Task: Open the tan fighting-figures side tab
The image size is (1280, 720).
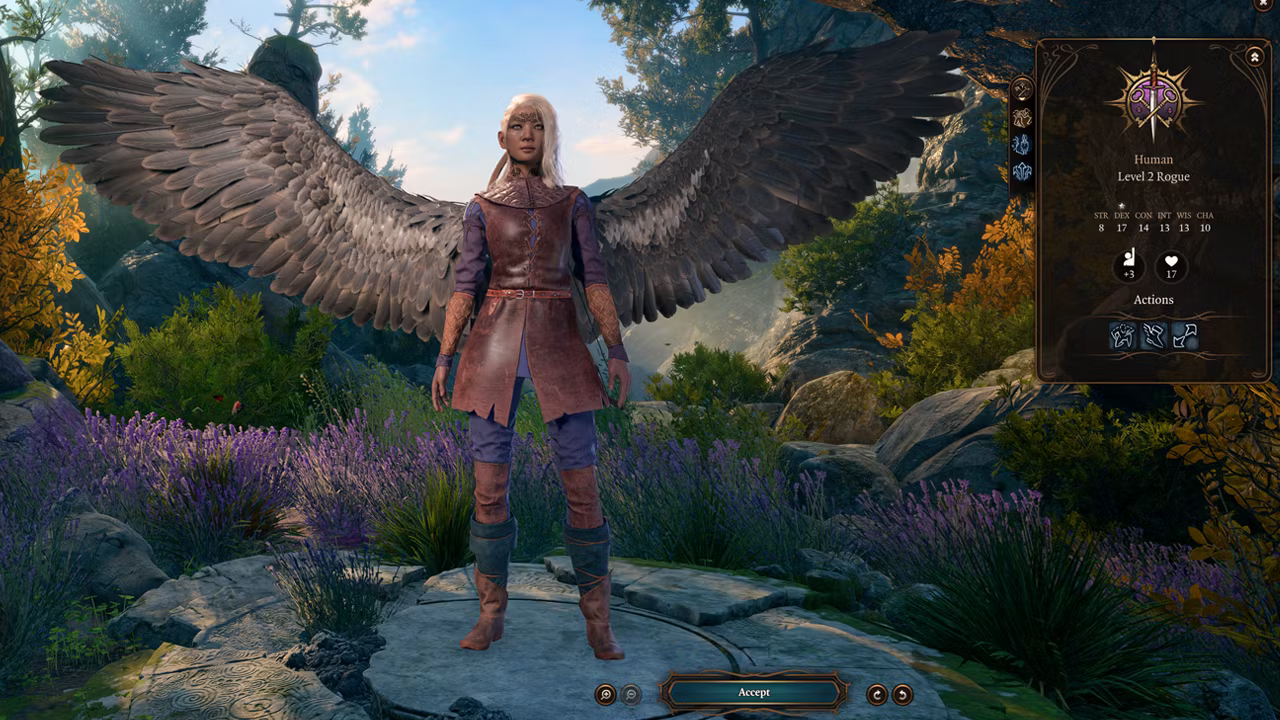Action: 1022,117
